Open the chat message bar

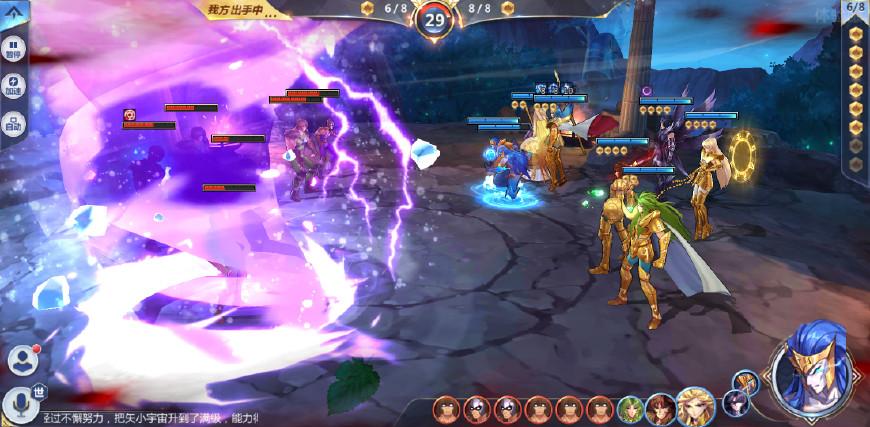tap(150, 417)
